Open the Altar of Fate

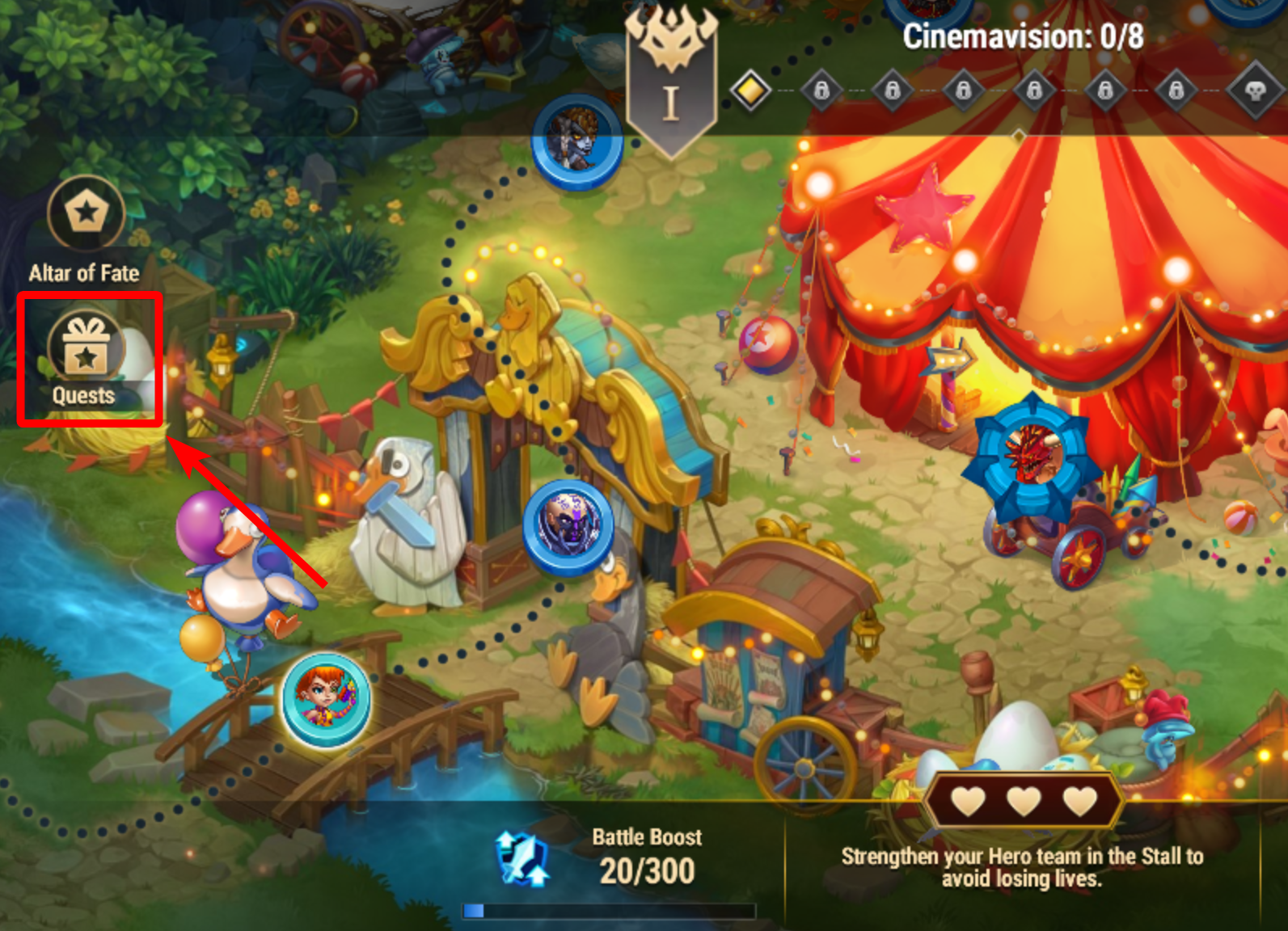pos(86,214)
